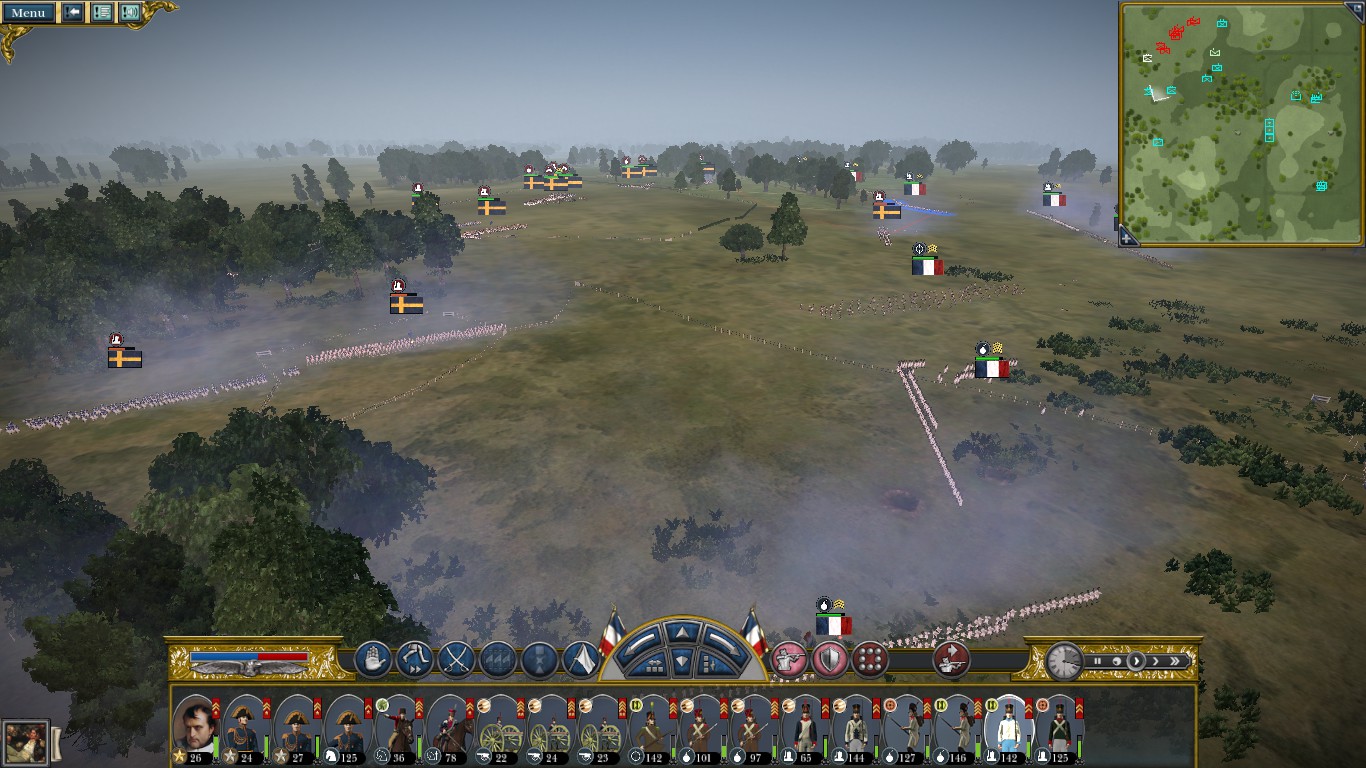Open the Menu button
This screenshot has width=1366, height=768.
click(28, 13)
